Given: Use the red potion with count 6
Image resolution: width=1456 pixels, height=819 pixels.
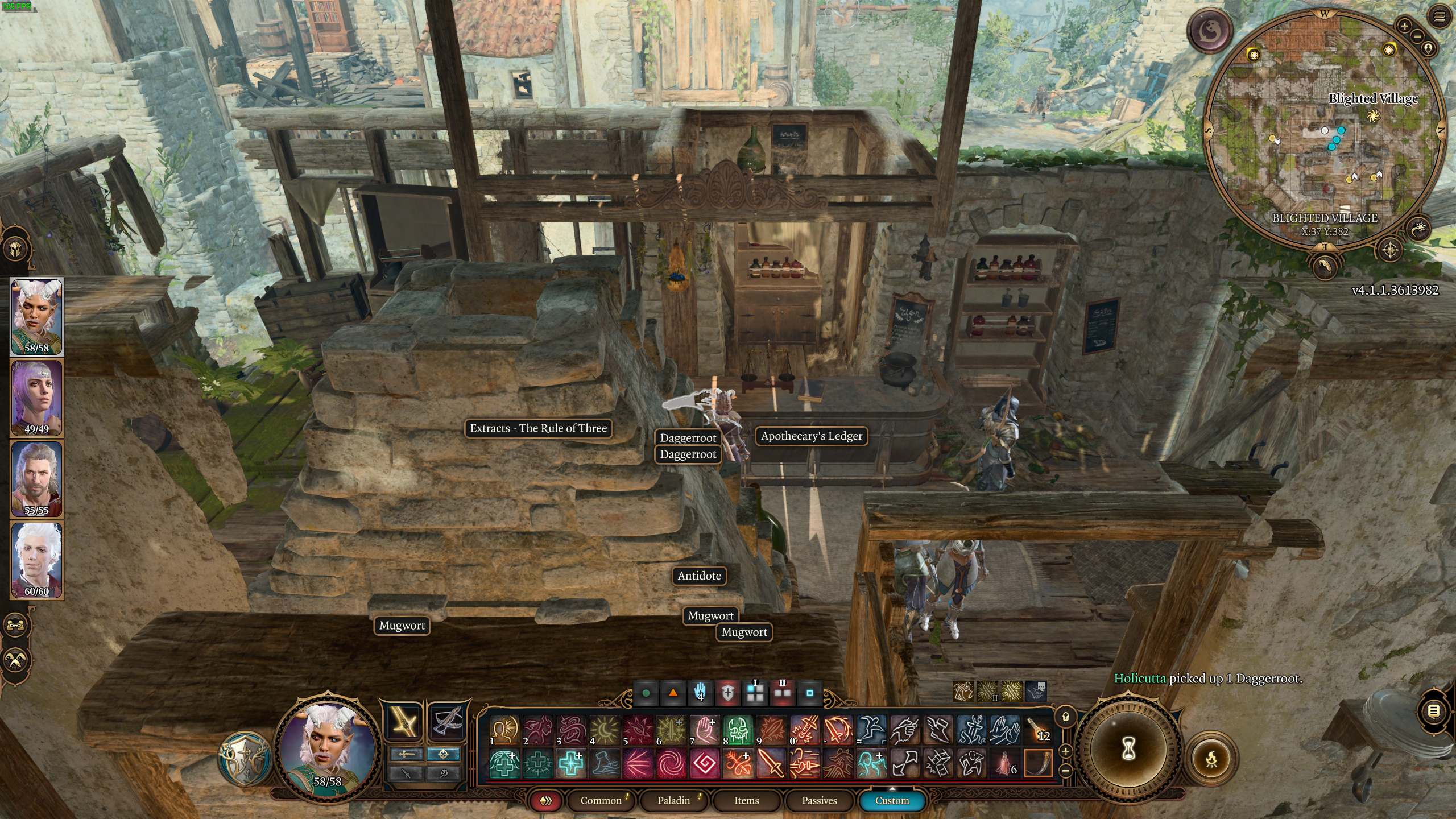Looking at the screenshot, I should coord(1005,763).
